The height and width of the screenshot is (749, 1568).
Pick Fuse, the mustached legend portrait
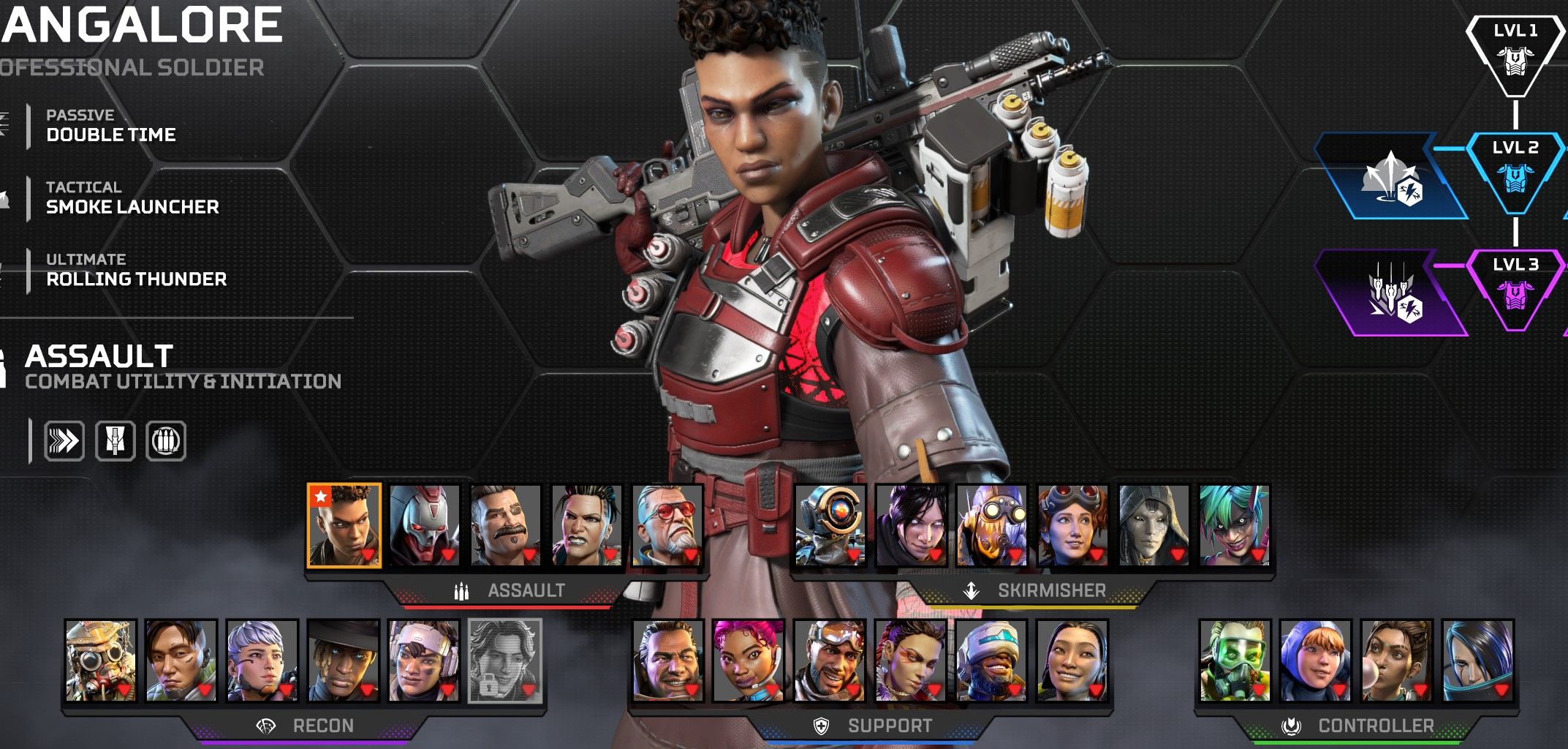pyautogui.click(x=506, y=525)
